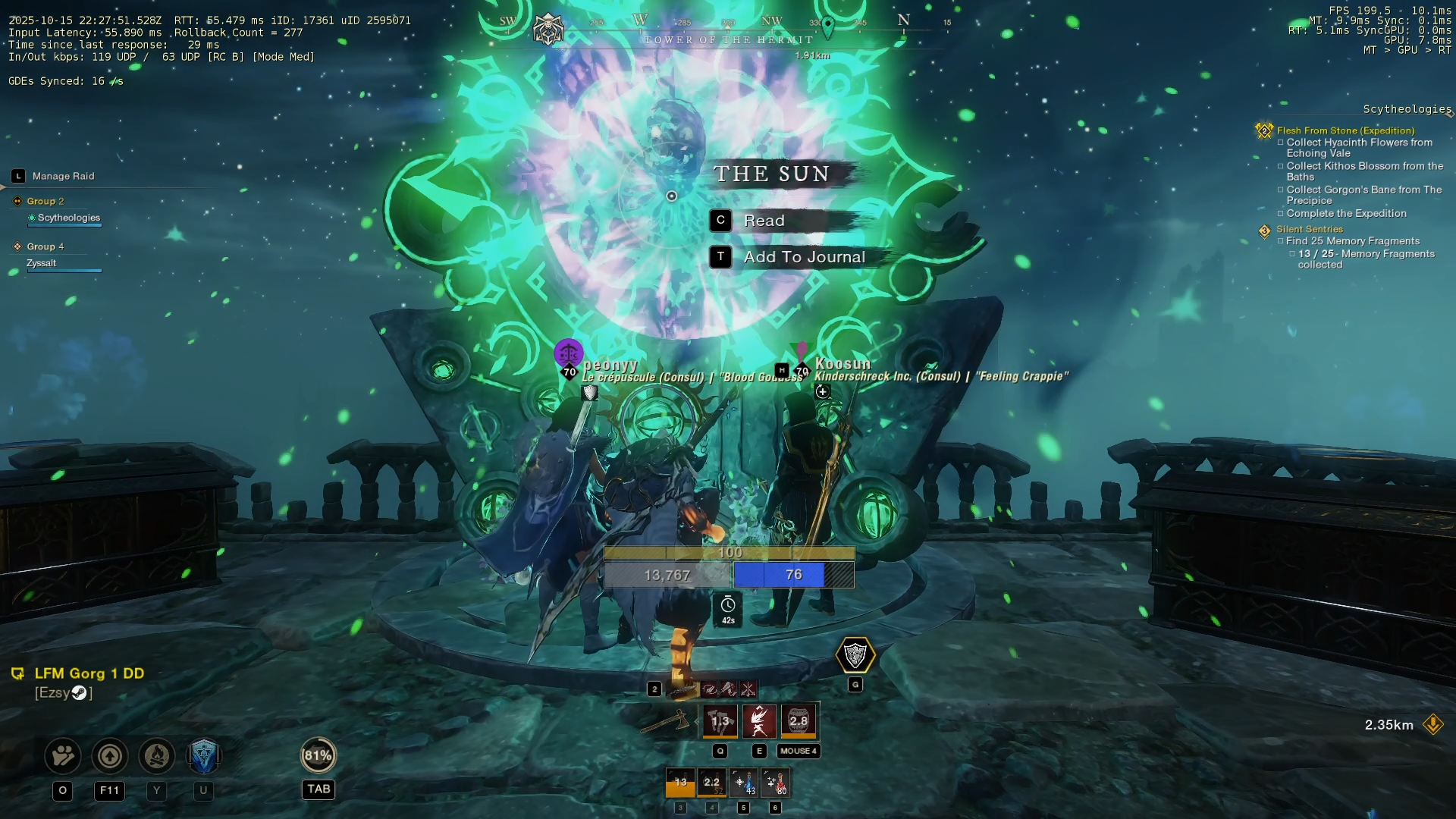Choose the Read option for The Sun
Screen dimensions: 1456x819
764,221
